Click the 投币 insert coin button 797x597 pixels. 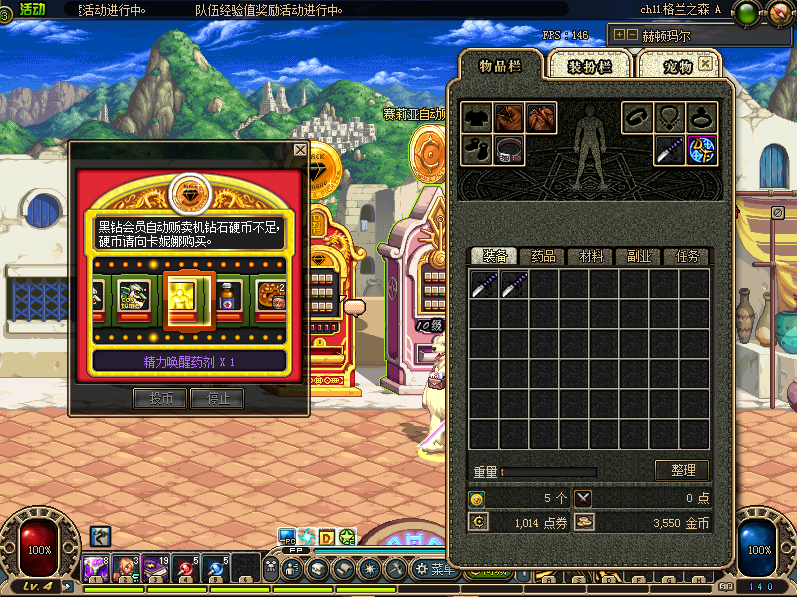pyautogui.click(x=160, y=398)
